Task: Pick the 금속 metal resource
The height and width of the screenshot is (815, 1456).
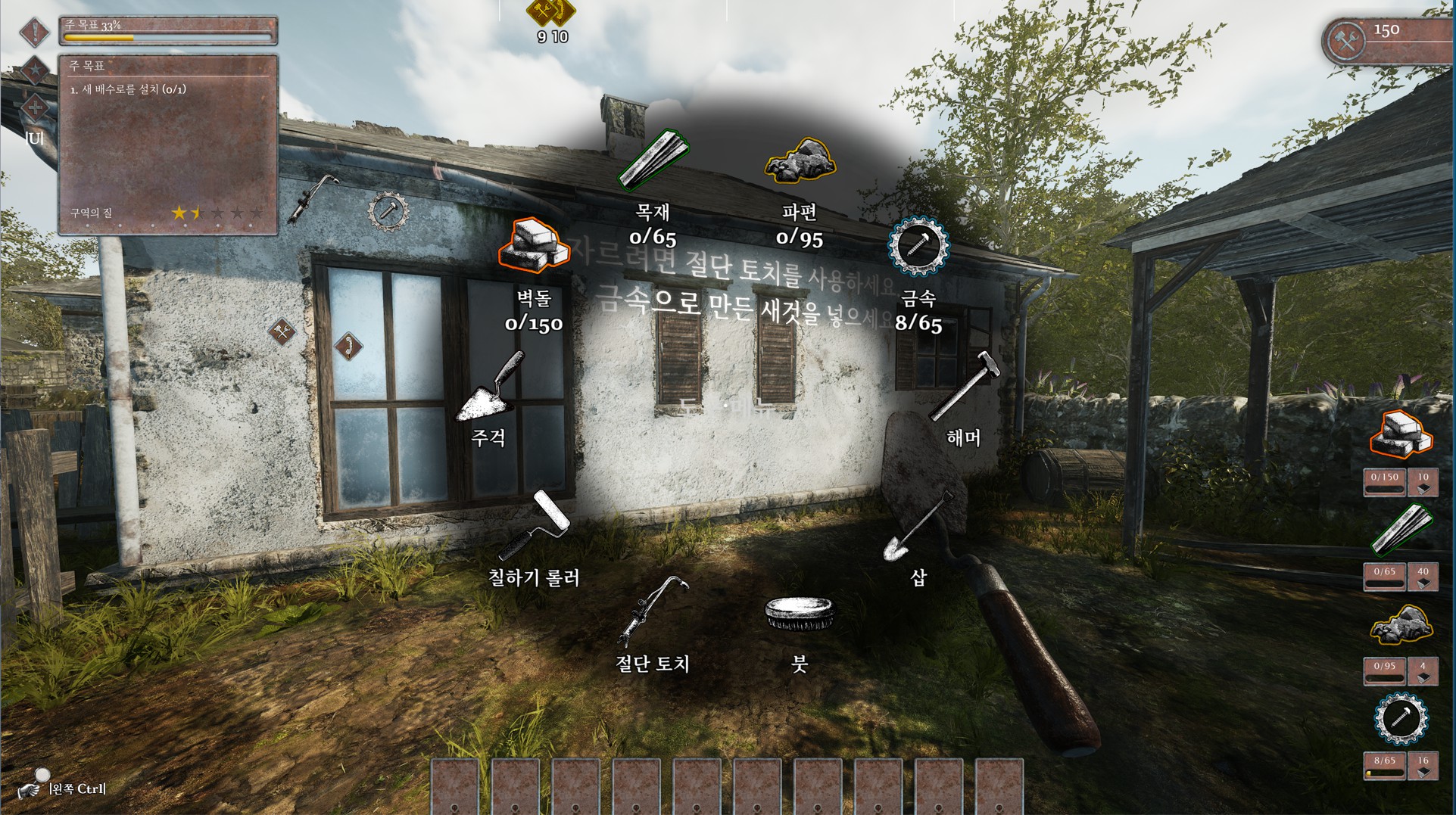Action: tap(918, 246)
